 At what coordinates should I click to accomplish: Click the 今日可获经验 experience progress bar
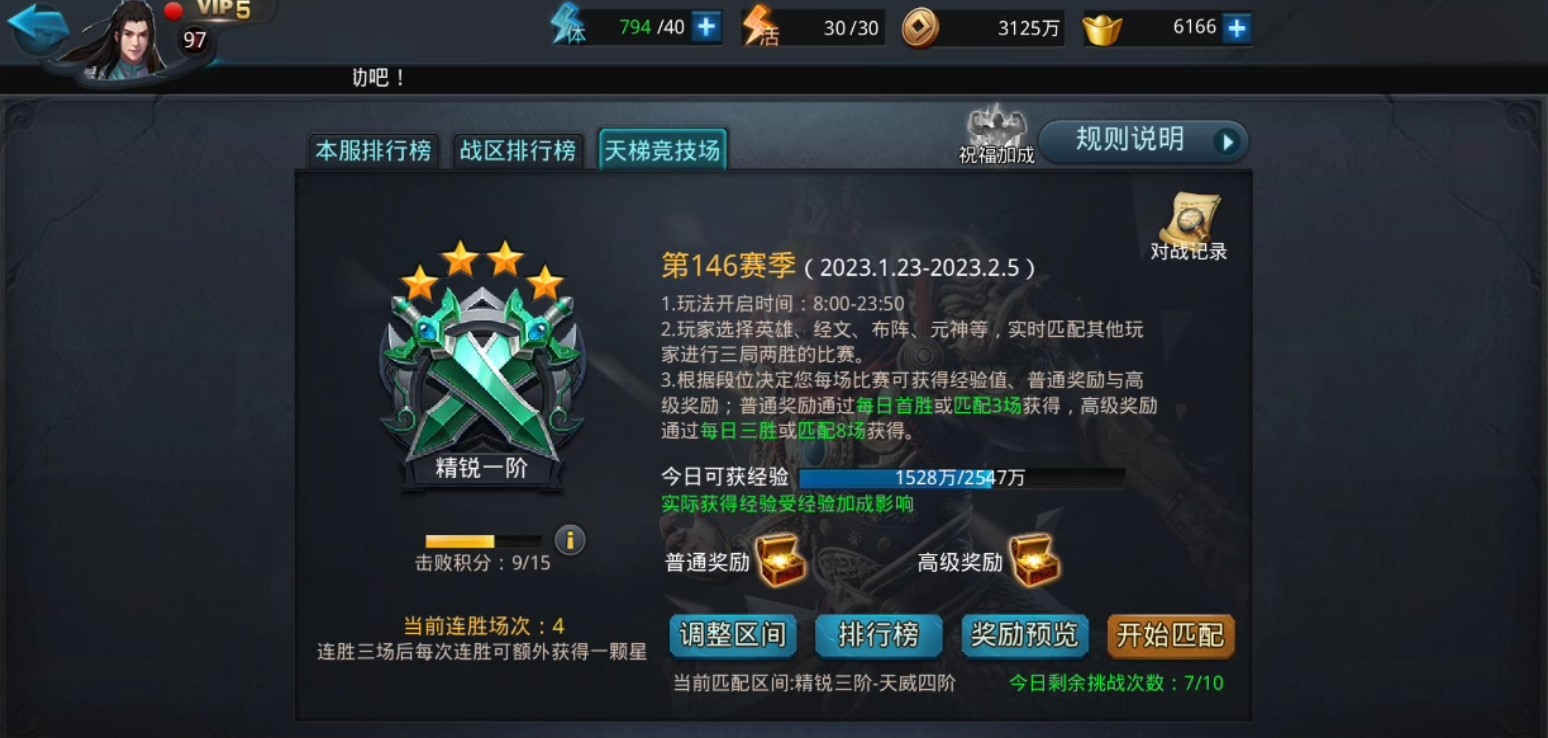[965, 478]
